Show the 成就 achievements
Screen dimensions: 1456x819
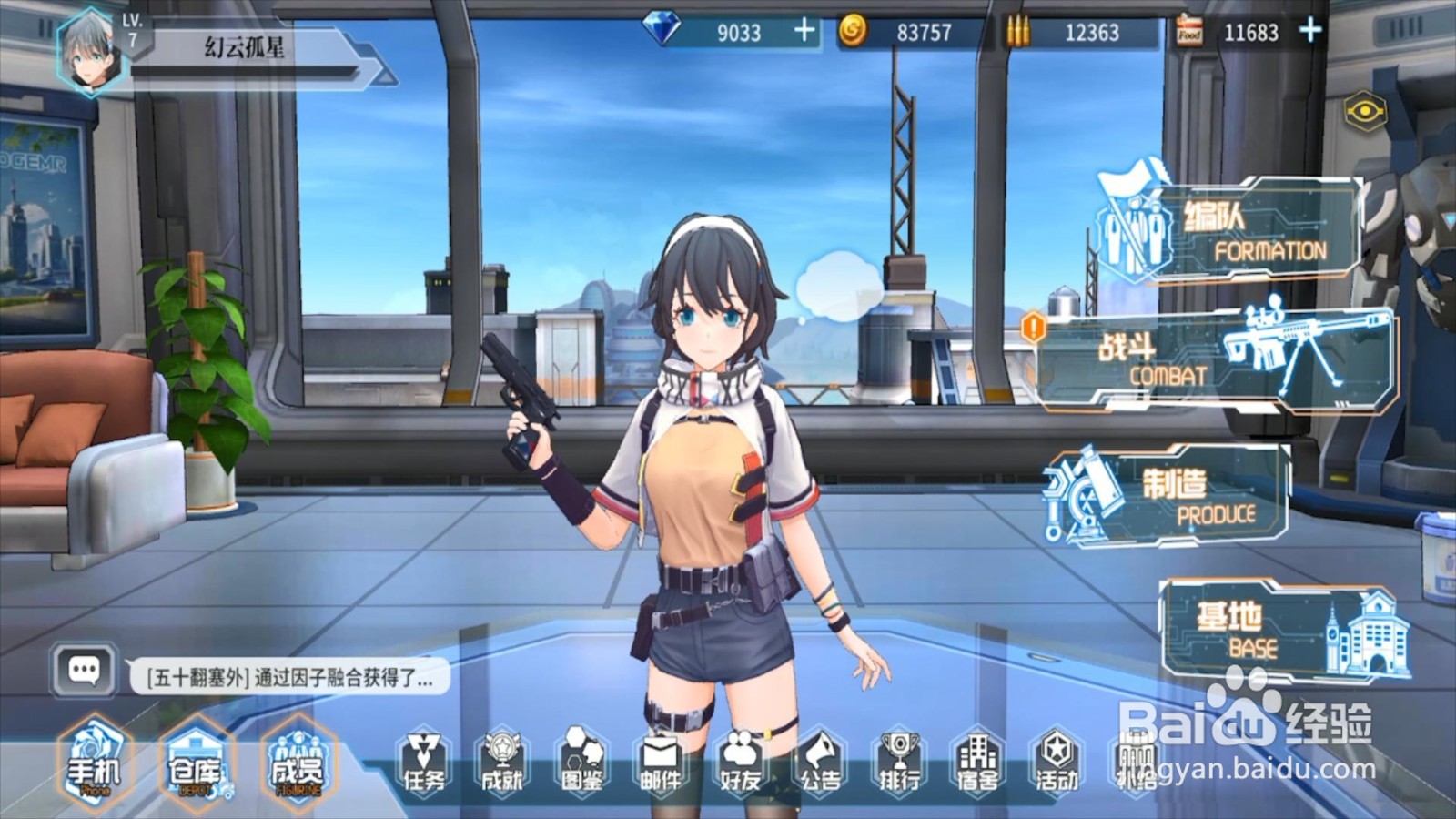[x=502, y=763]
